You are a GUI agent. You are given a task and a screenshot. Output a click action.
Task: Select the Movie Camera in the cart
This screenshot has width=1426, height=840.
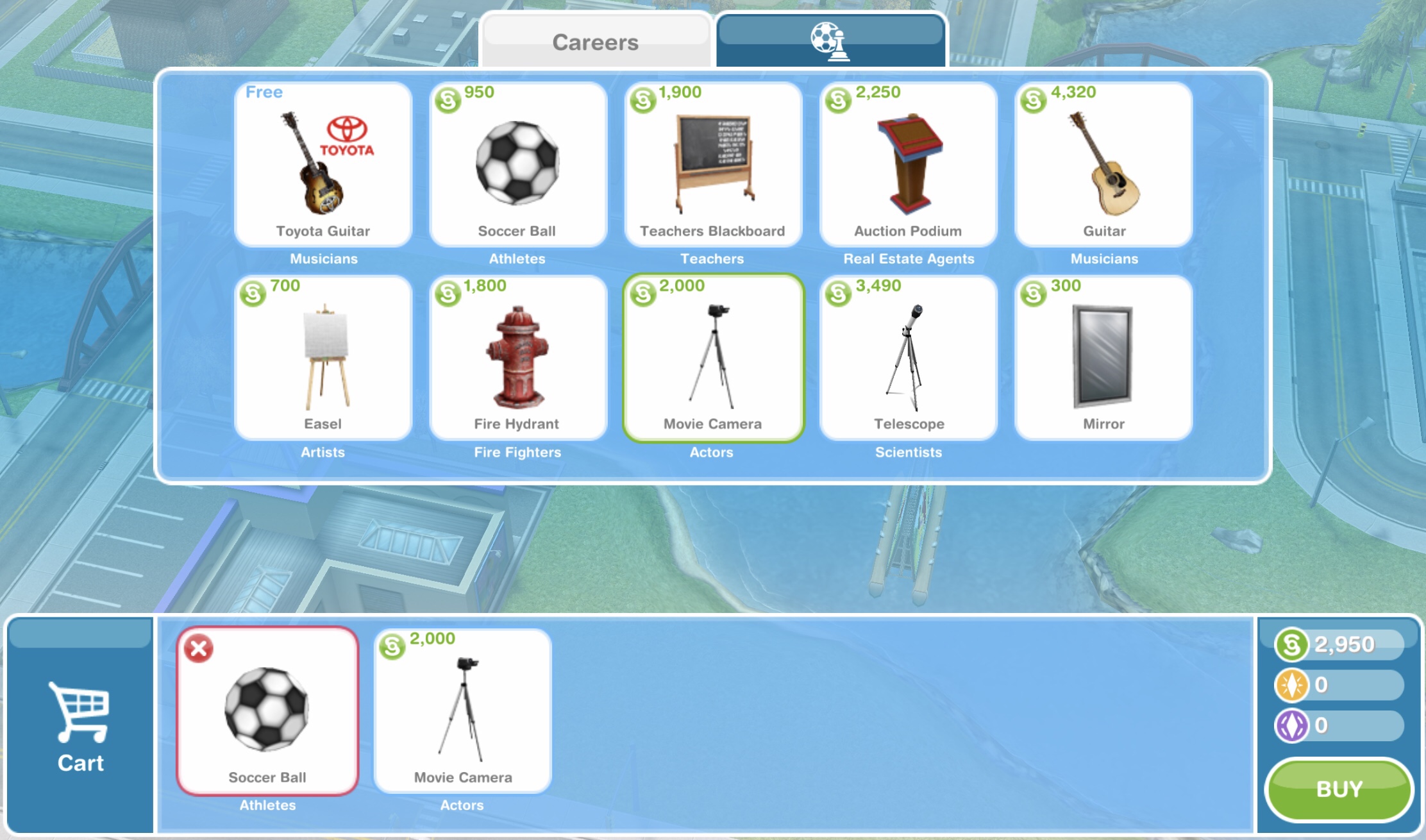pos(462,712)
